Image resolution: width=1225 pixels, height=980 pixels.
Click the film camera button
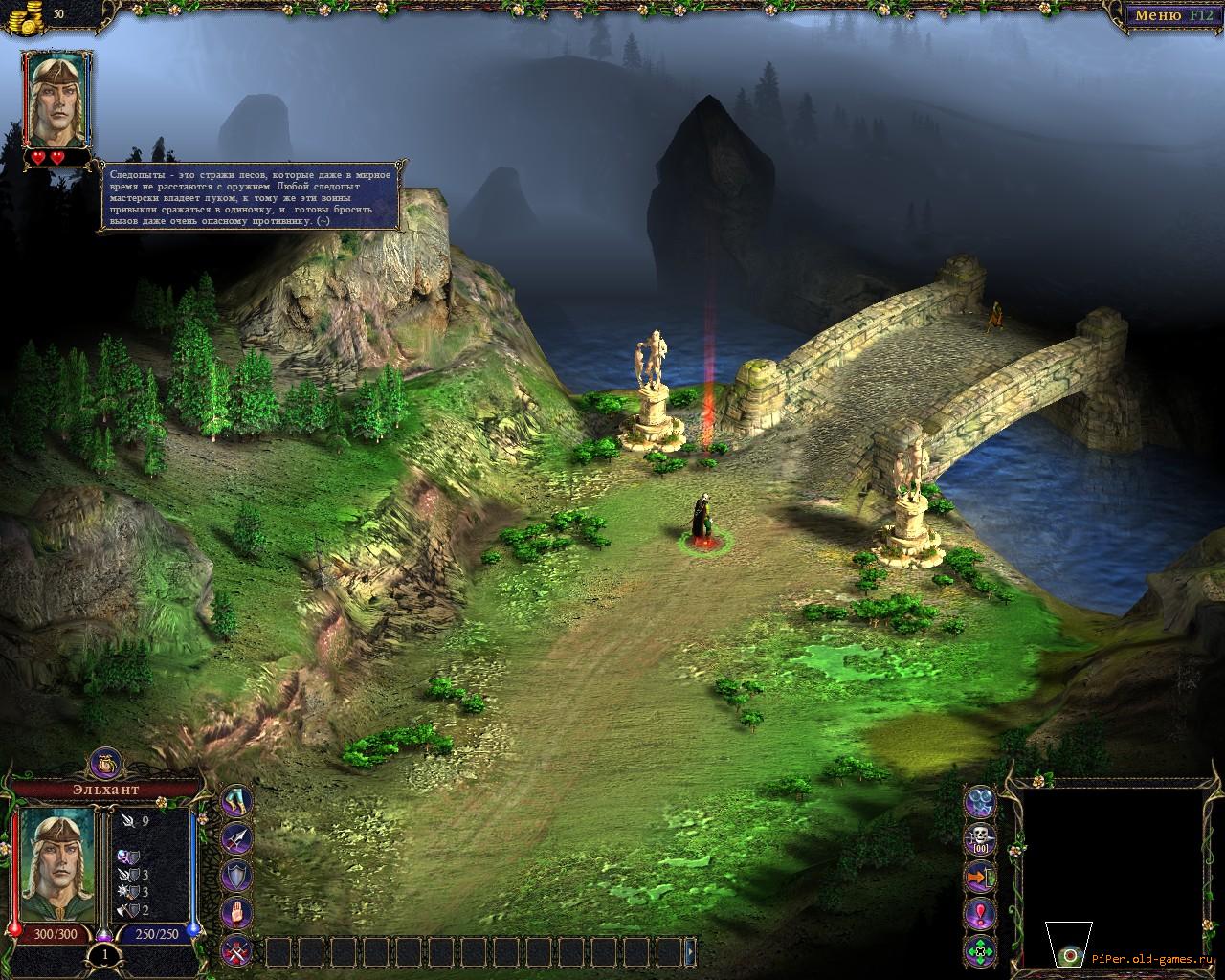click(x=981, y=802)
